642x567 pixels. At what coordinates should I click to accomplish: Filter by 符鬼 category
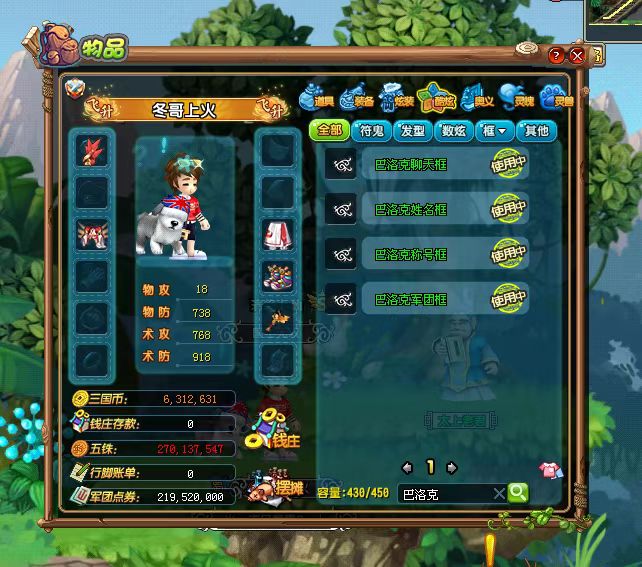tap(371, 130)
